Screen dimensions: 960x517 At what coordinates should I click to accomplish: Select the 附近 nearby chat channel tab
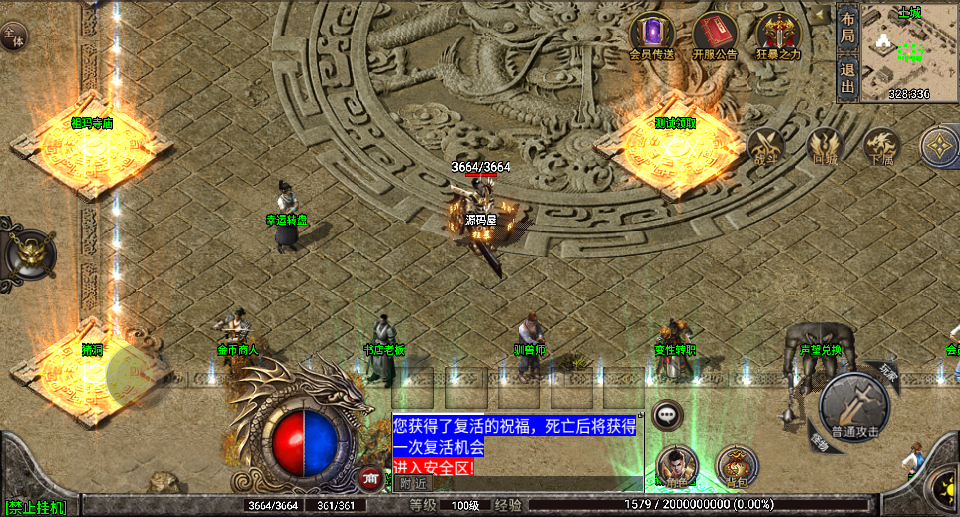point(412,483)
